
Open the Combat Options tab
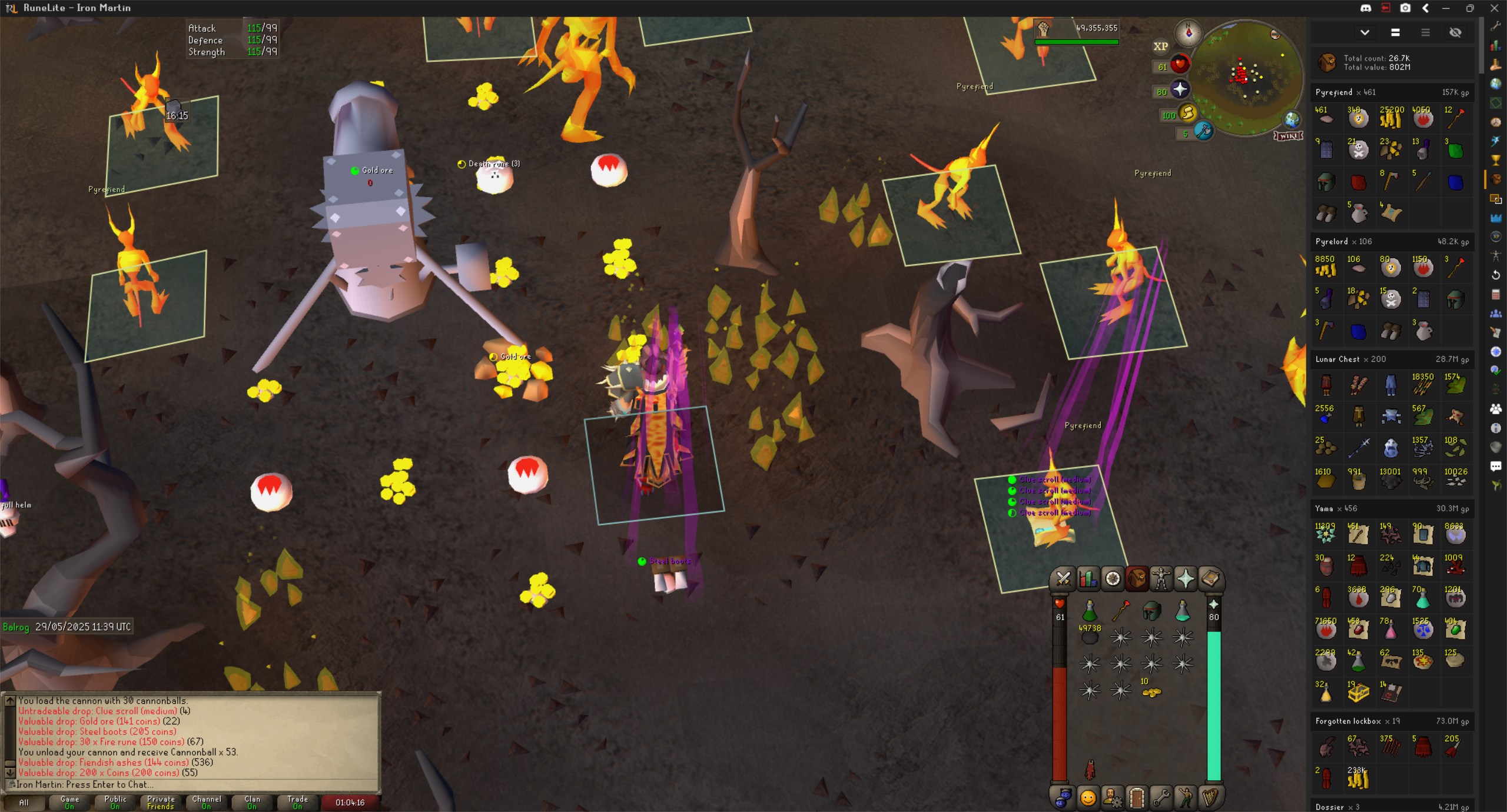point(1063,579)
